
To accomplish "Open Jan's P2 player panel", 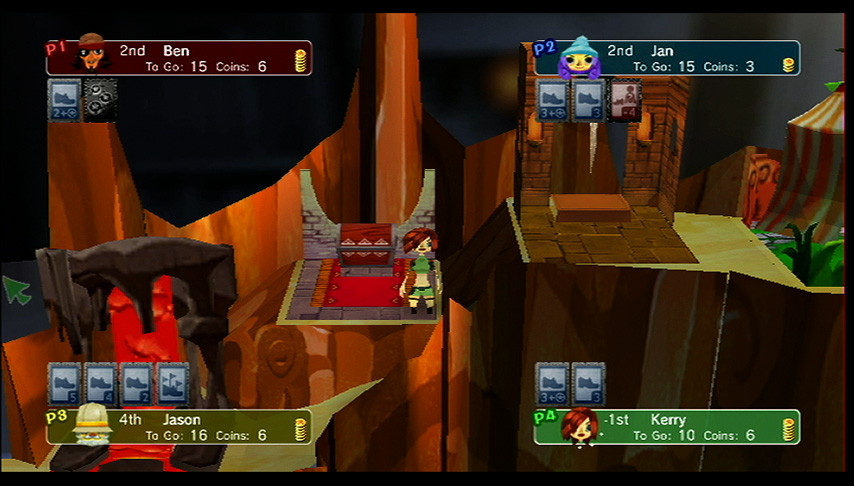I will (667, 58).
